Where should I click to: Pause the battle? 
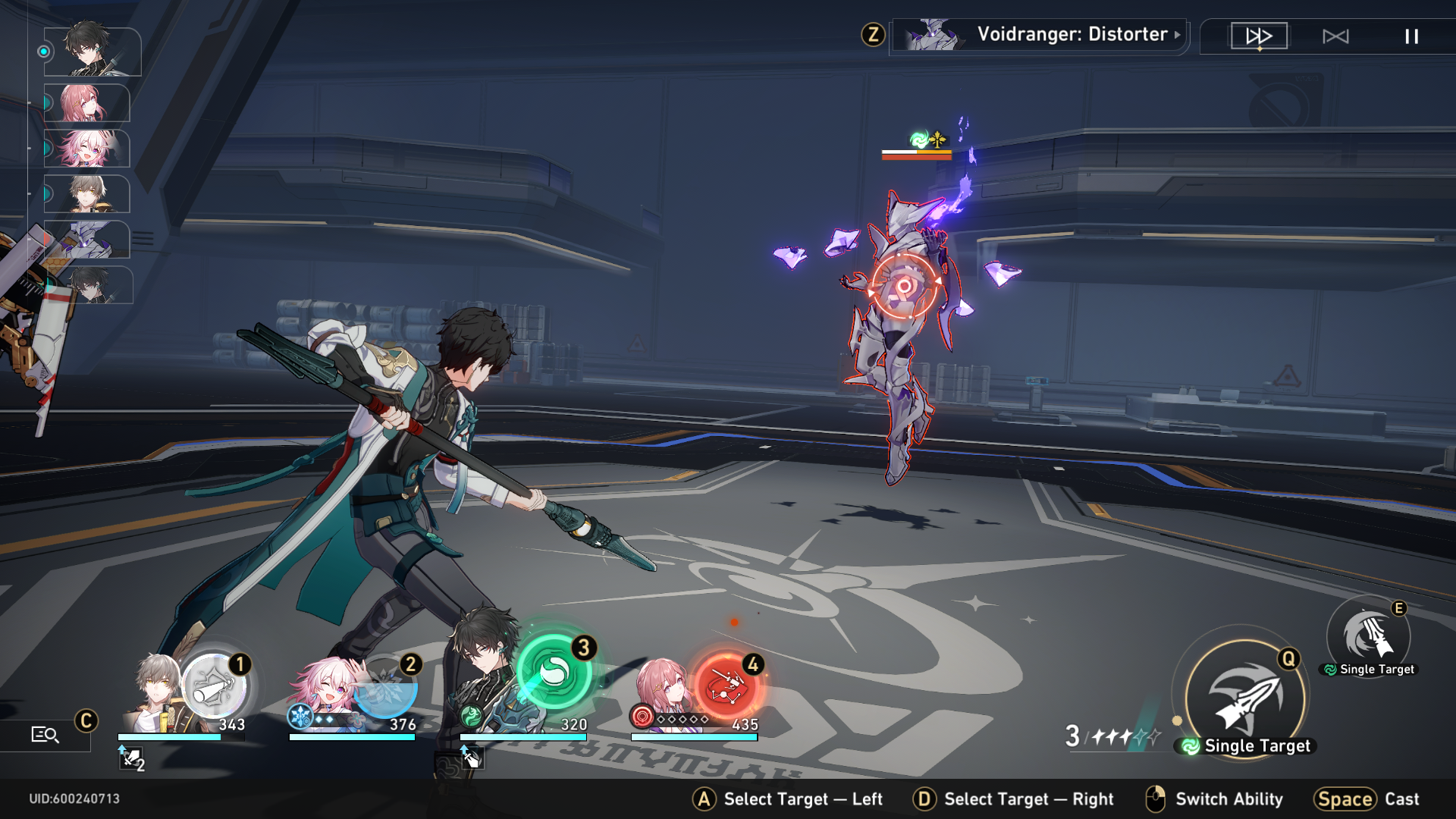(x=1412, y=35)
